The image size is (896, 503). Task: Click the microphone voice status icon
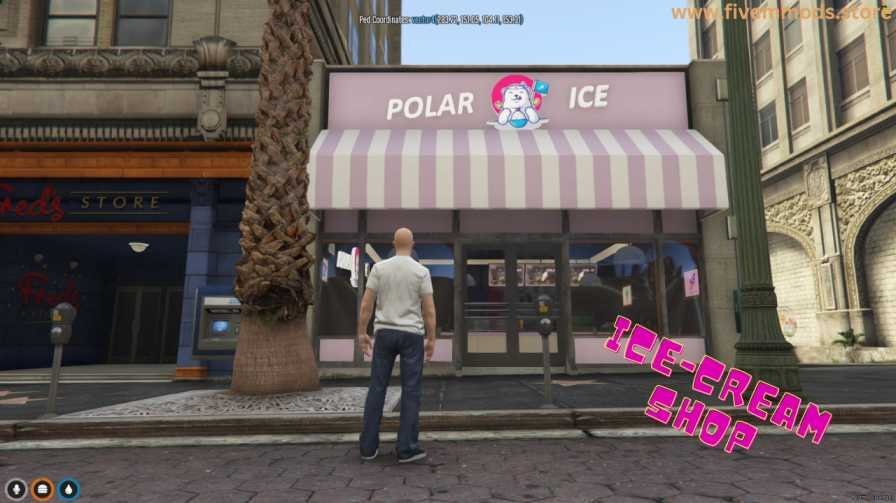click(16, 489)
